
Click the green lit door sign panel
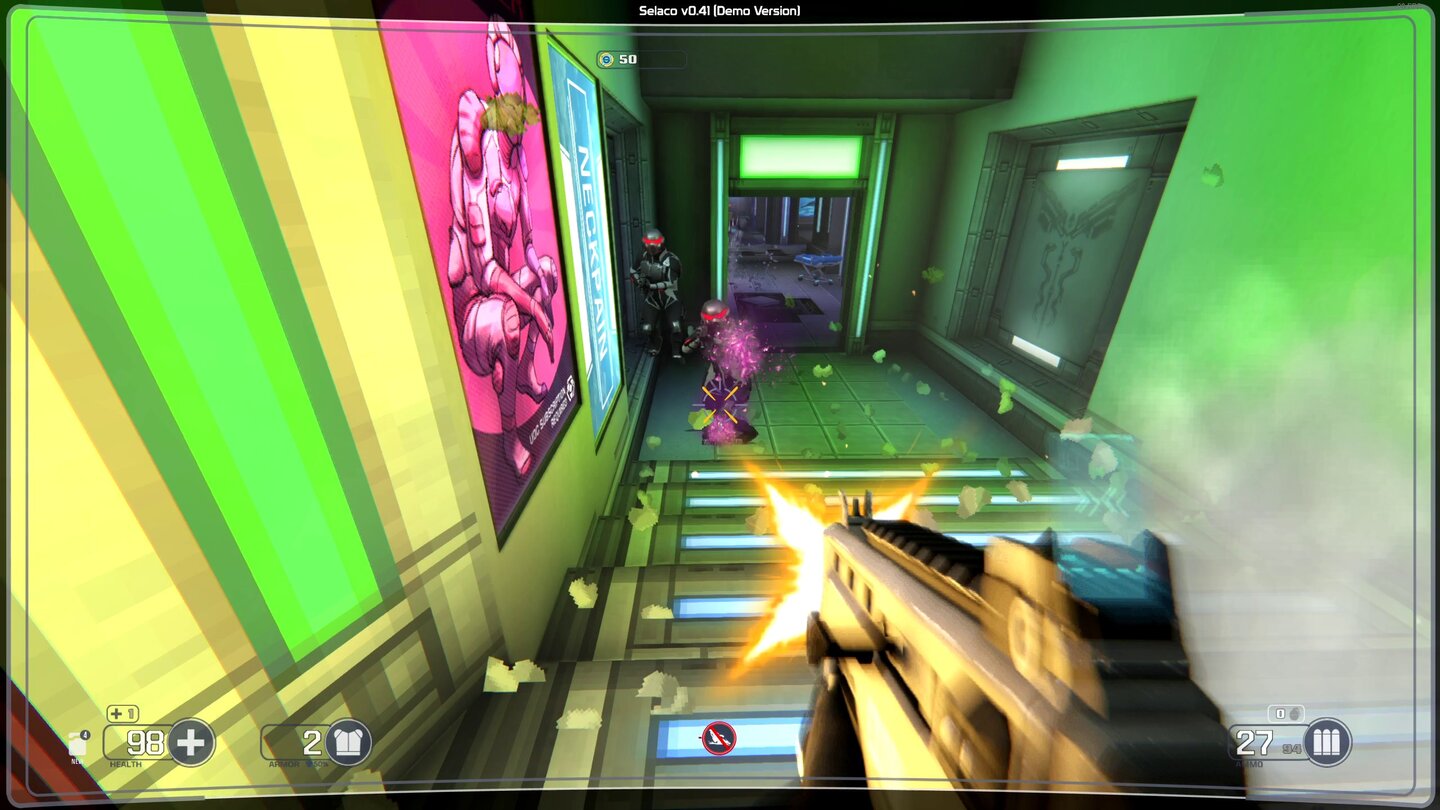click(798, 155)
